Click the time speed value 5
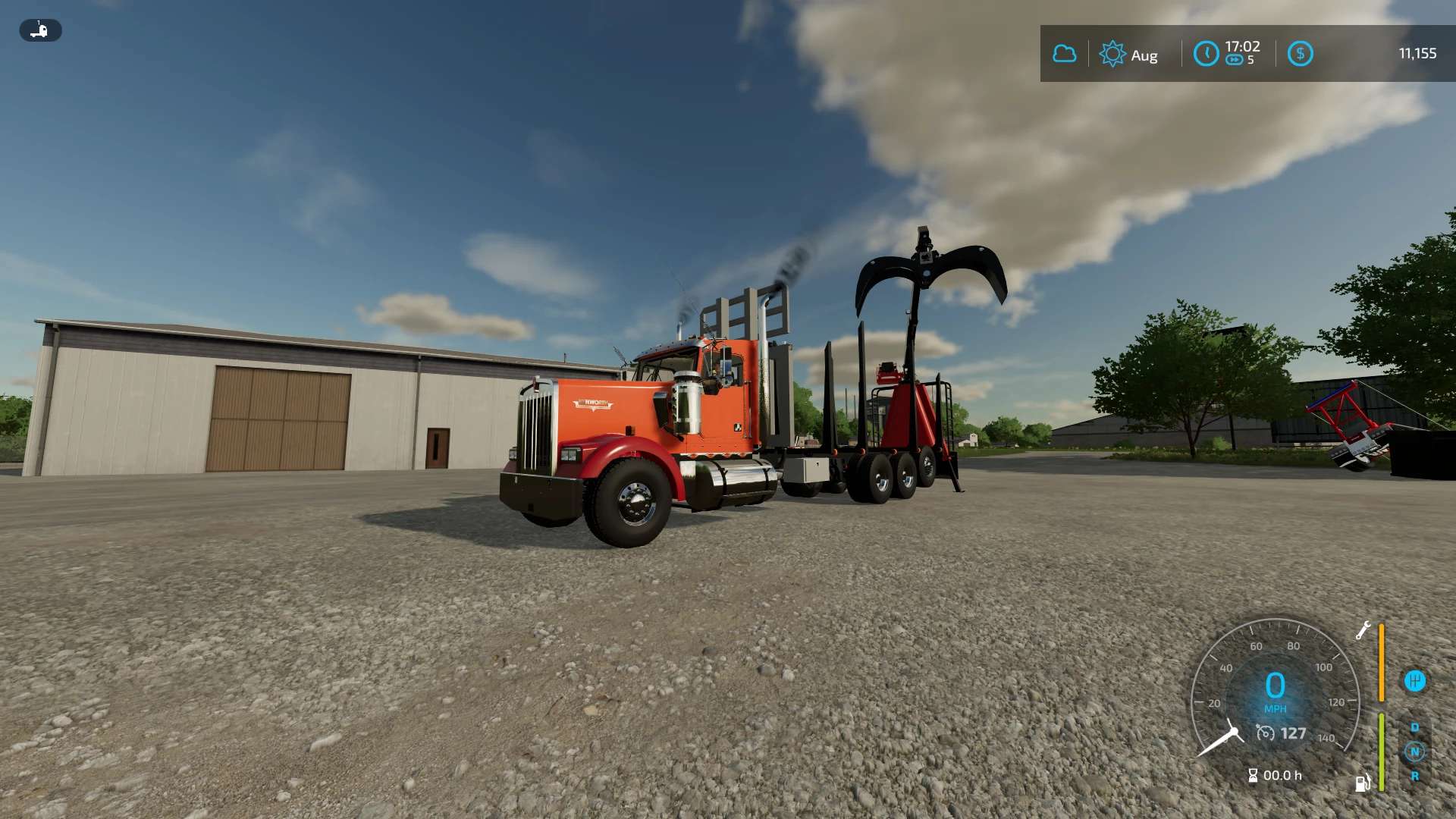The image size is (1456, 819). [1251, 60]
